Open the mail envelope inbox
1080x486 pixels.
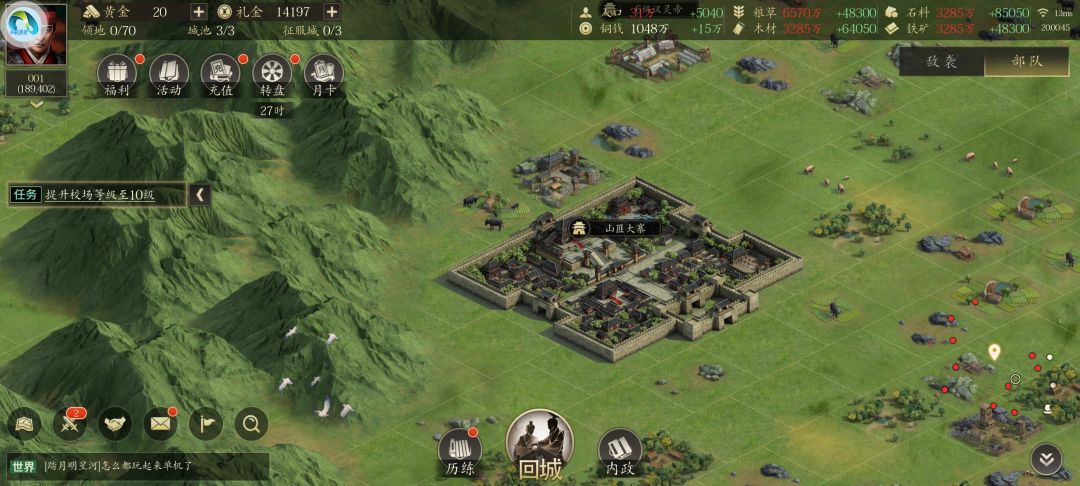pyautogui.click(x=160, y=425)
